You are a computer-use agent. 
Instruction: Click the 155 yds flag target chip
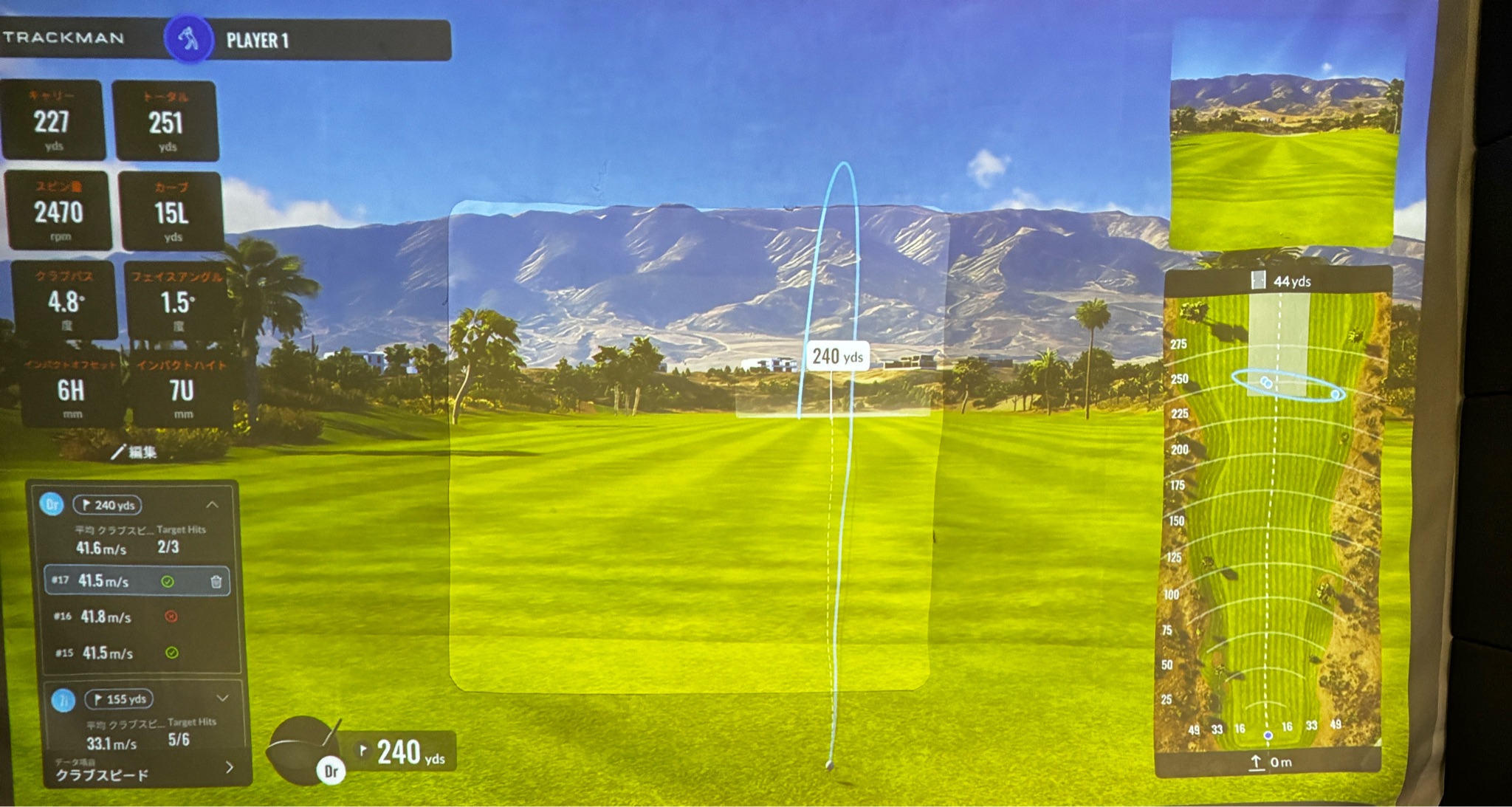click(x=119, y=698)
